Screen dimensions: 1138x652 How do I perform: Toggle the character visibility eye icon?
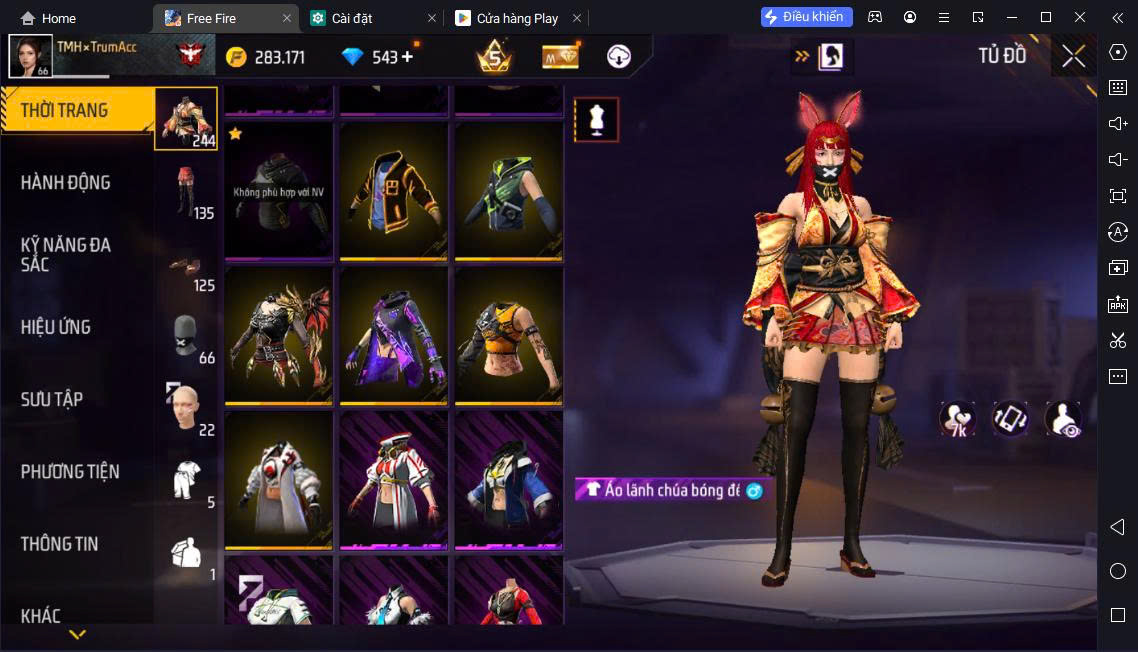point(1063,419)
